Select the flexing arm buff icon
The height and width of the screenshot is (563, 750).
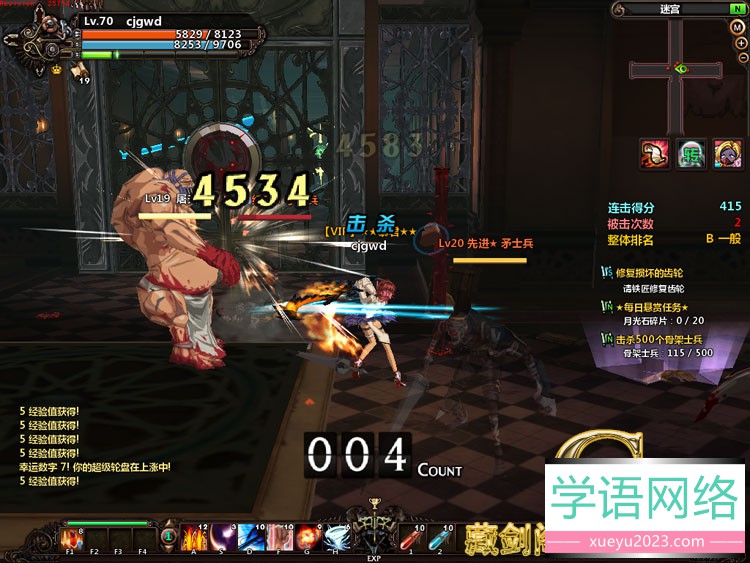655,153
